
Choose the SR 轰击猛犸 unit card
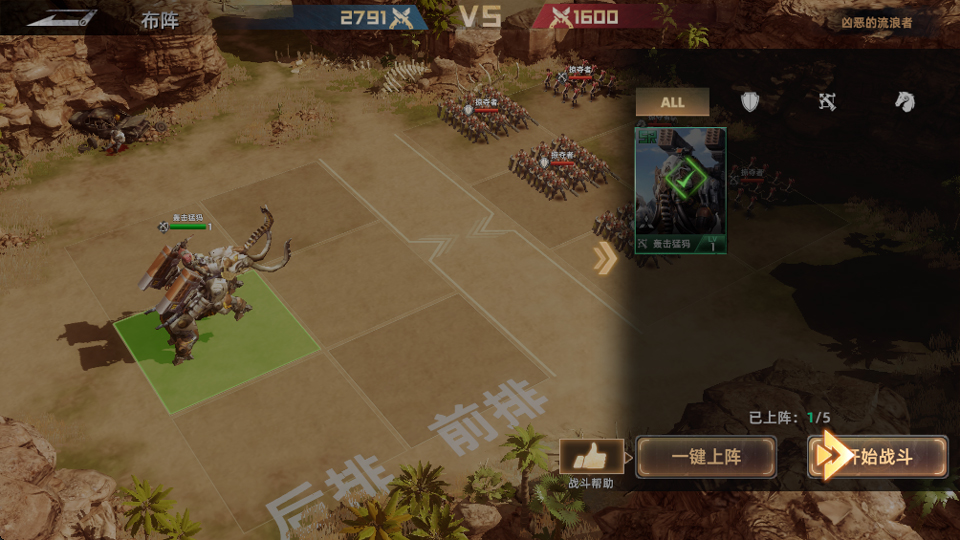681,190
